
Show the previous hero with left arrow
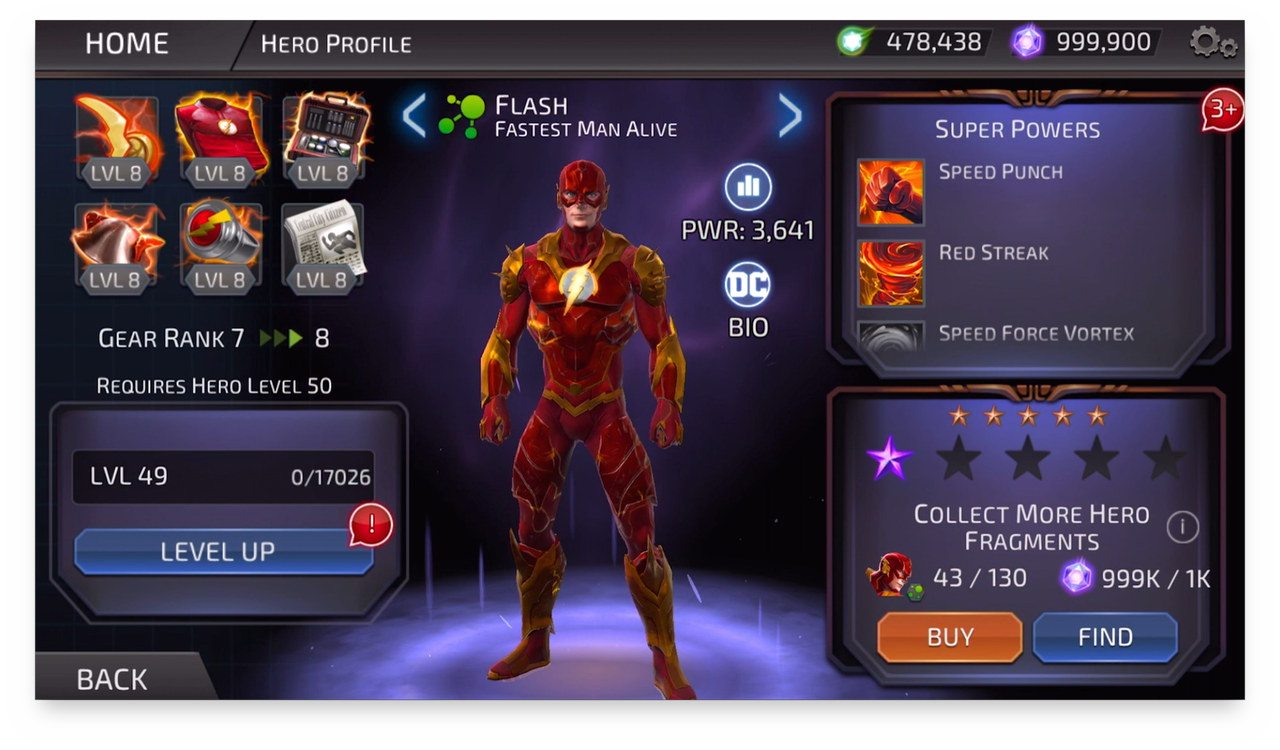click(x=414, y=117)
